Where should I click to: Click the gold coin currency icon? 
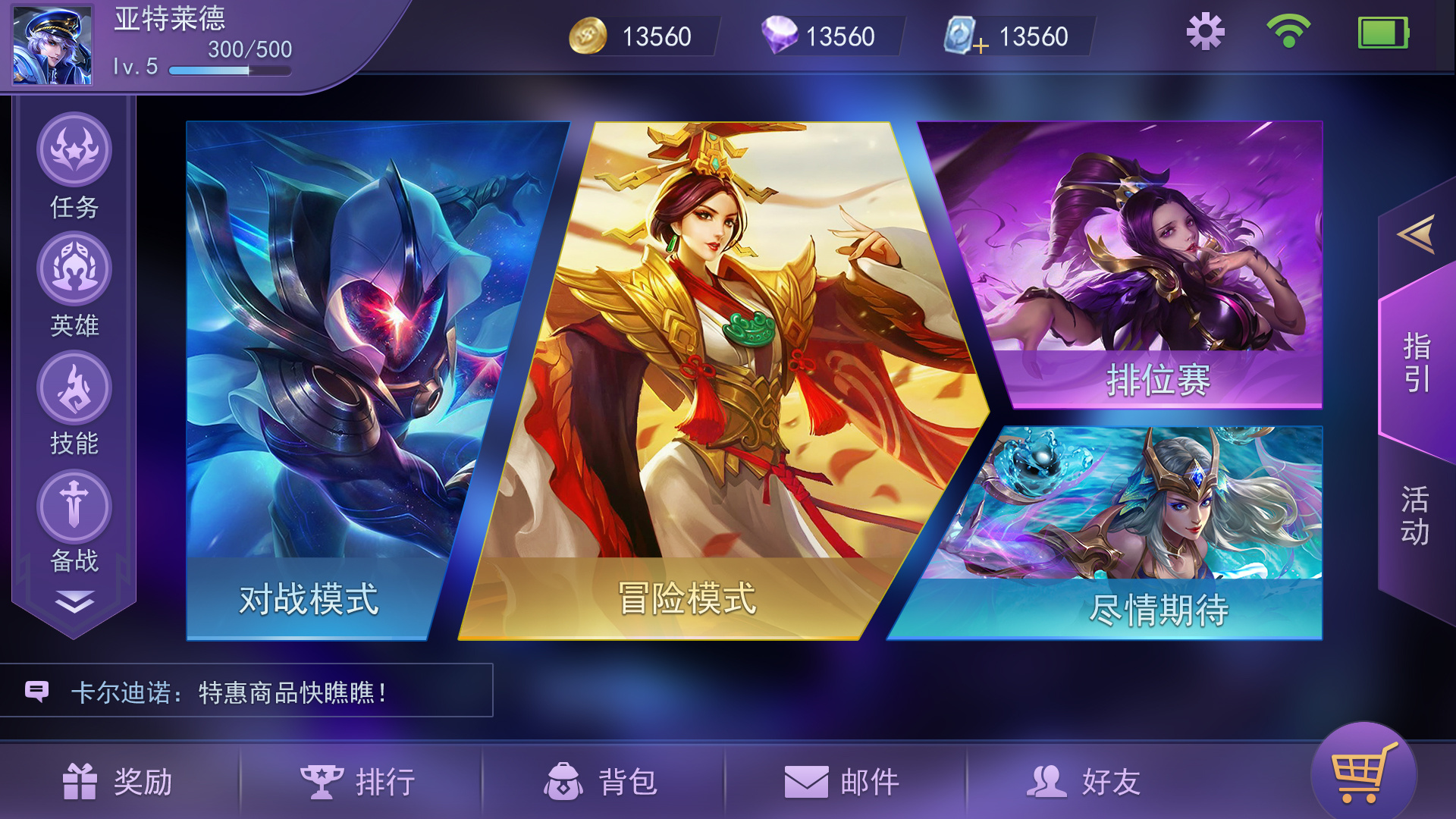[588, 34]
